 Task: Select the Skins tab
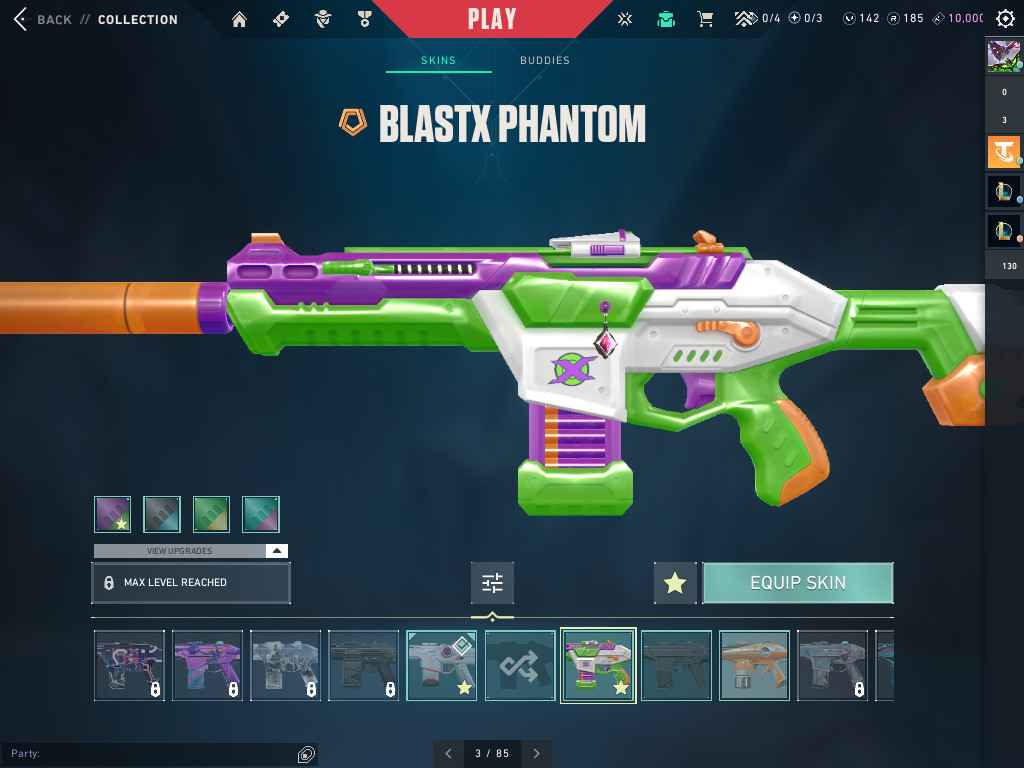point(438,60)
